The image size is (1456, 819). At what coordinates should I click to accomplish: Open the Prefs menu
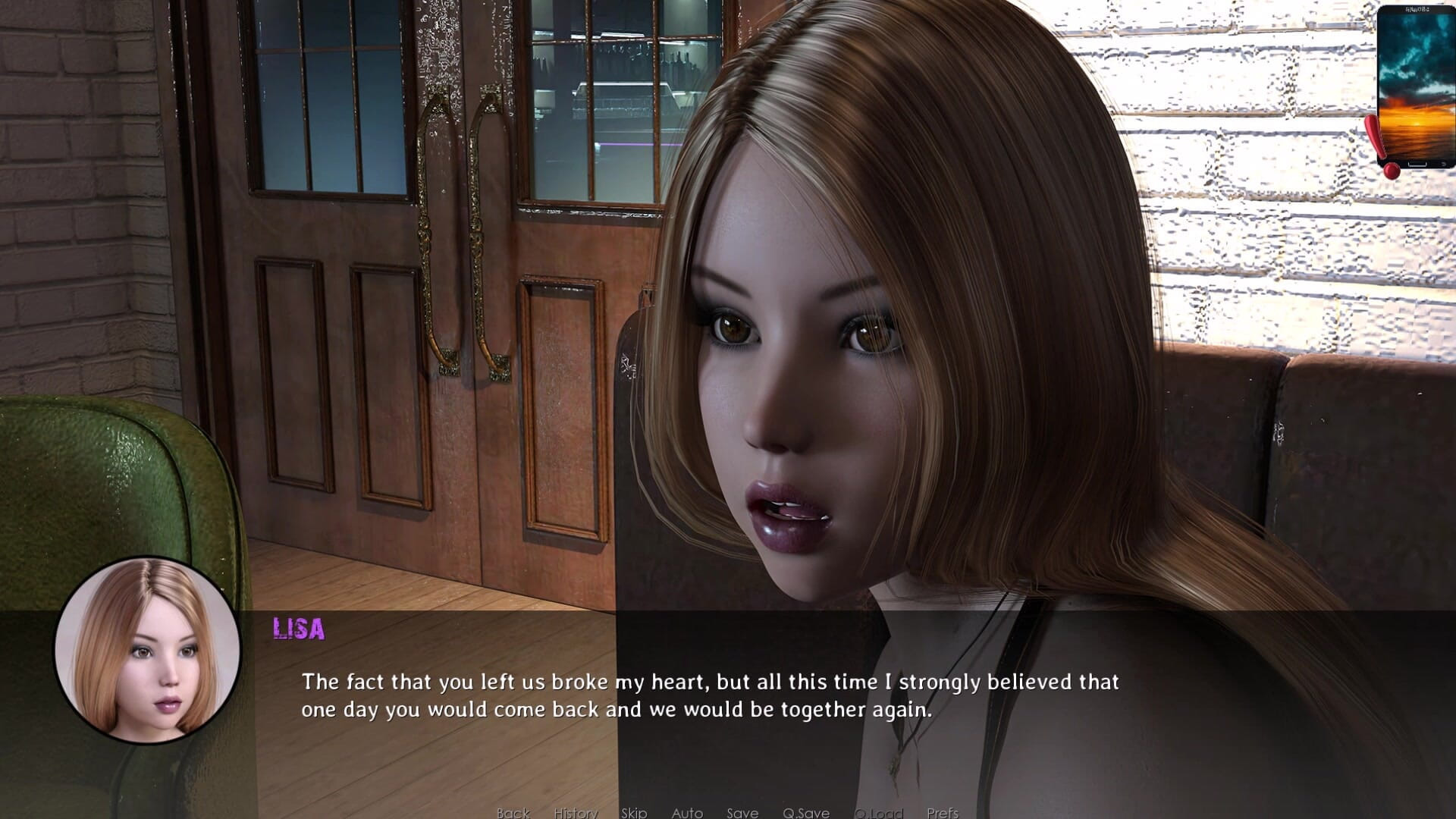tap(943, 812)
